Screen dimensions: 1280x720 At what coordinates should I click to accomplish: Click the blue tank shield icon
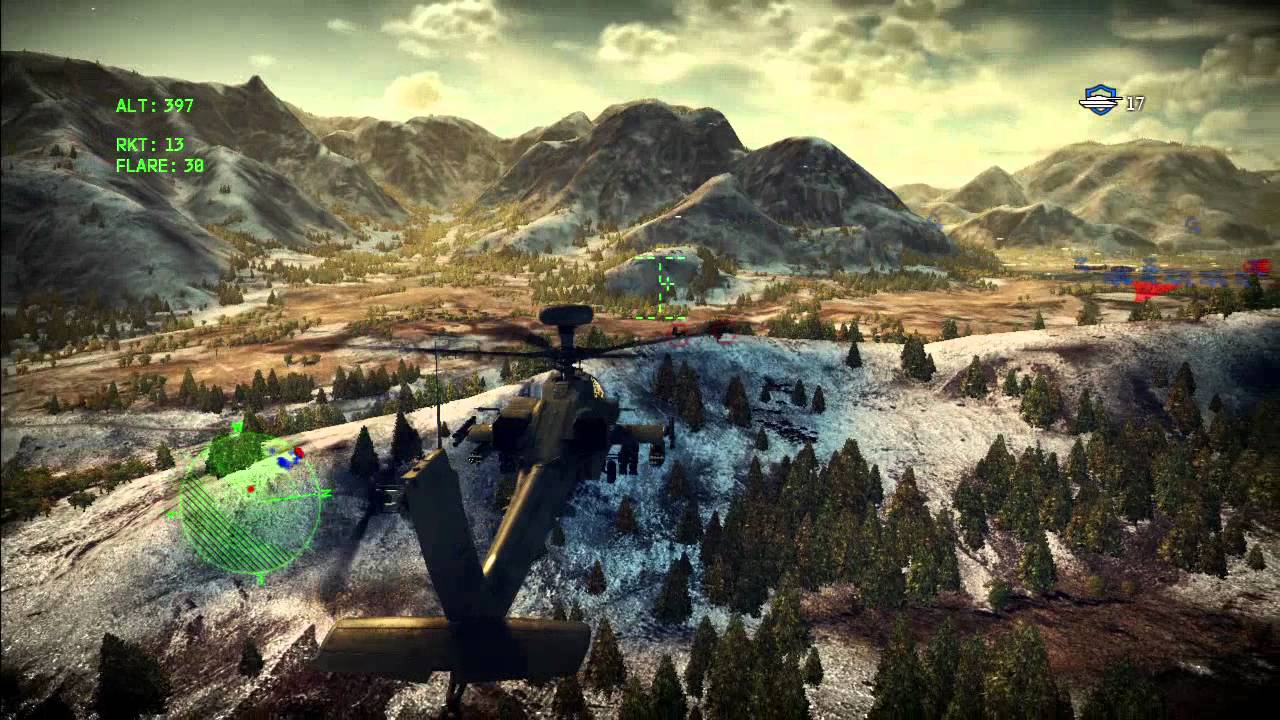coord(1100,100)
